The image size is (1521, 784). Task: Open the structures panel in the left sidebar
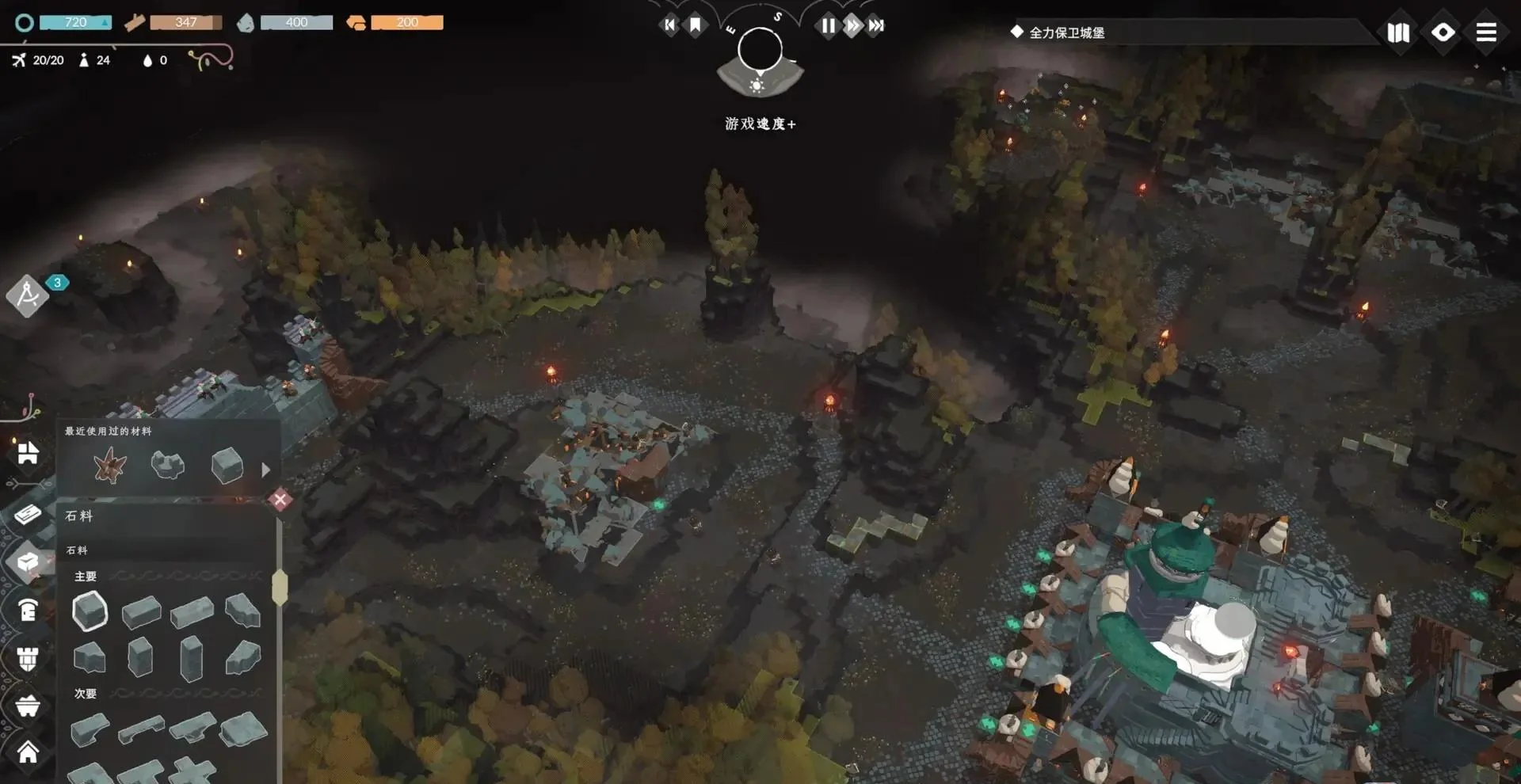tap(28, 455)
